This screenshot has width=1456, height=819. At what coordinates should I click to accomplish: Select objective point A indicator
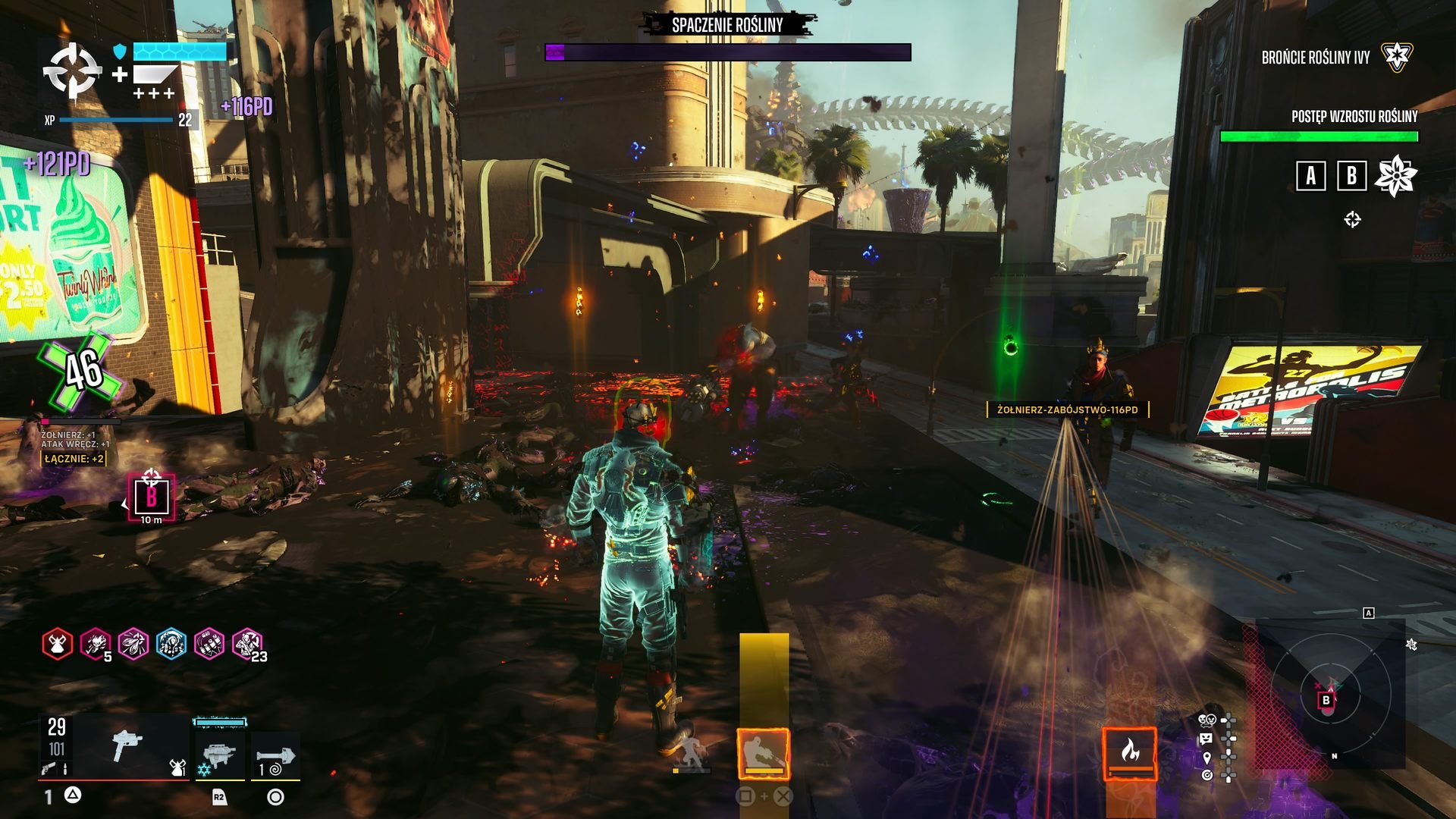coord(1310,176)
